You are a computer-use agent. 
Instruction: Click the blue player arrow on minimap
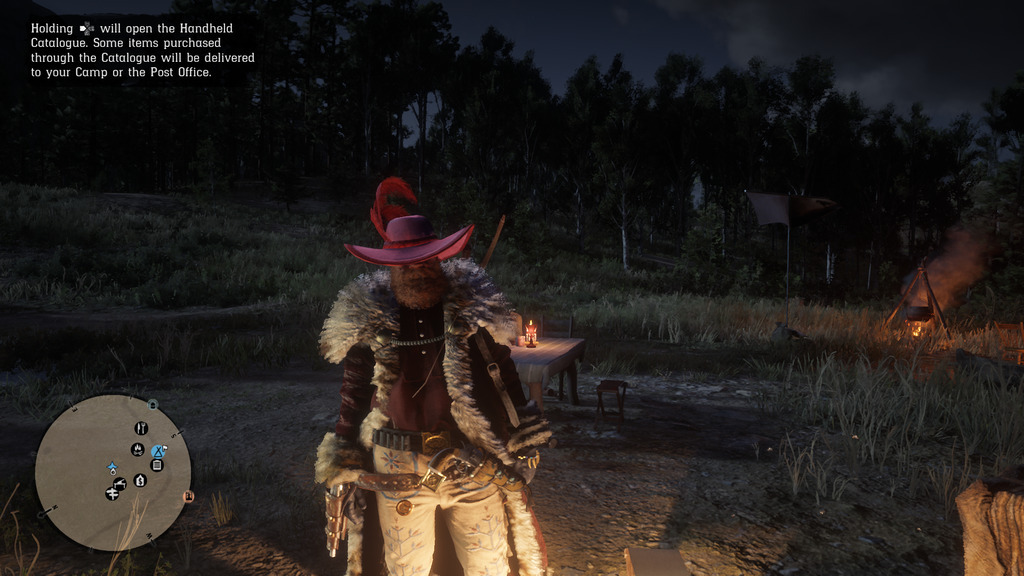pos(113,468)
